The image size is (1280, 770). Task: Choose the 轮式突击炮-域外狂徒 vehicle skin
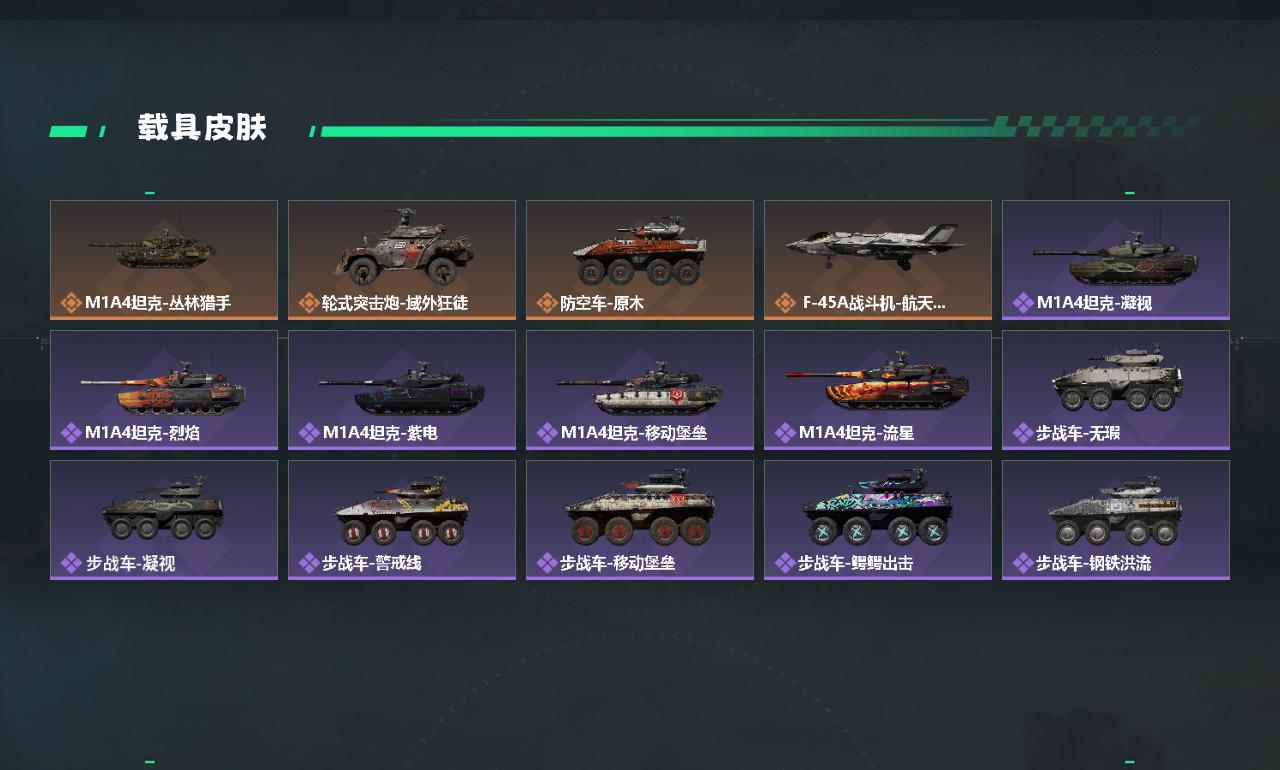(x=402, y=260)
